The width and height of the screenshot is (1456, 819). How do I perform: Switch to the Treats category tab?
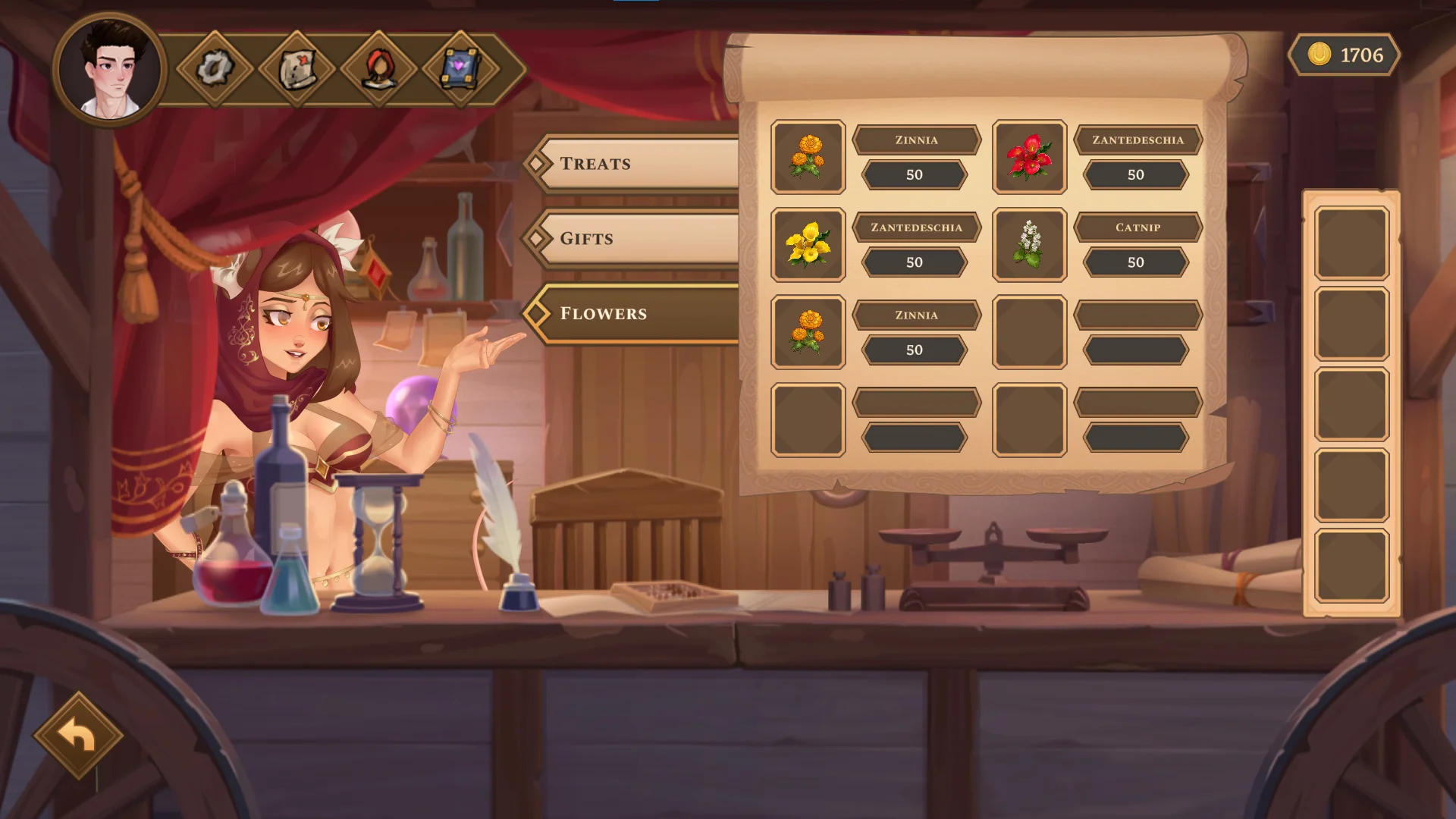[x=637, y=163]
